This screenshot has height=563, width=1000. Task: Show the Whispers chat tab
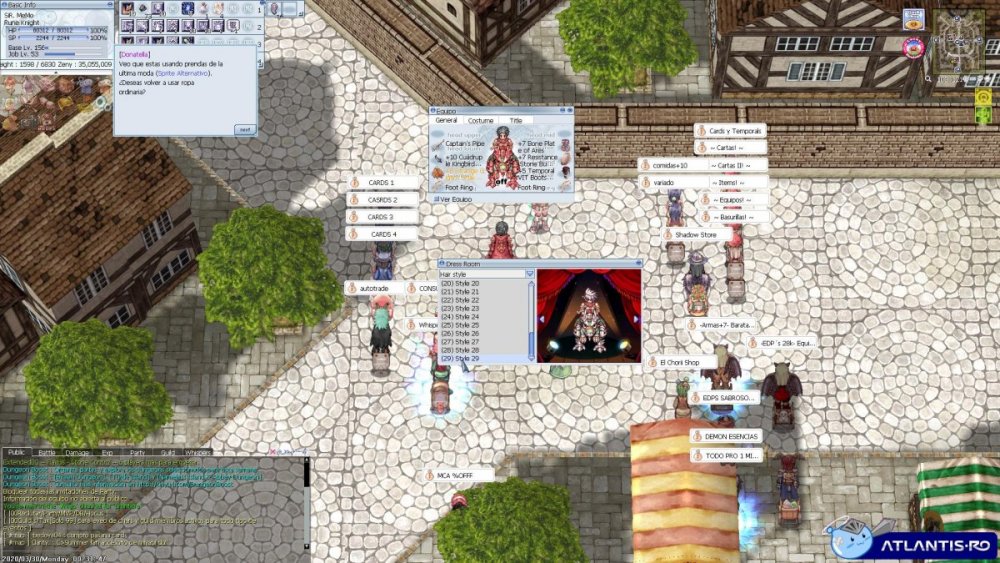pyautogui.click(x=199, y=453)
